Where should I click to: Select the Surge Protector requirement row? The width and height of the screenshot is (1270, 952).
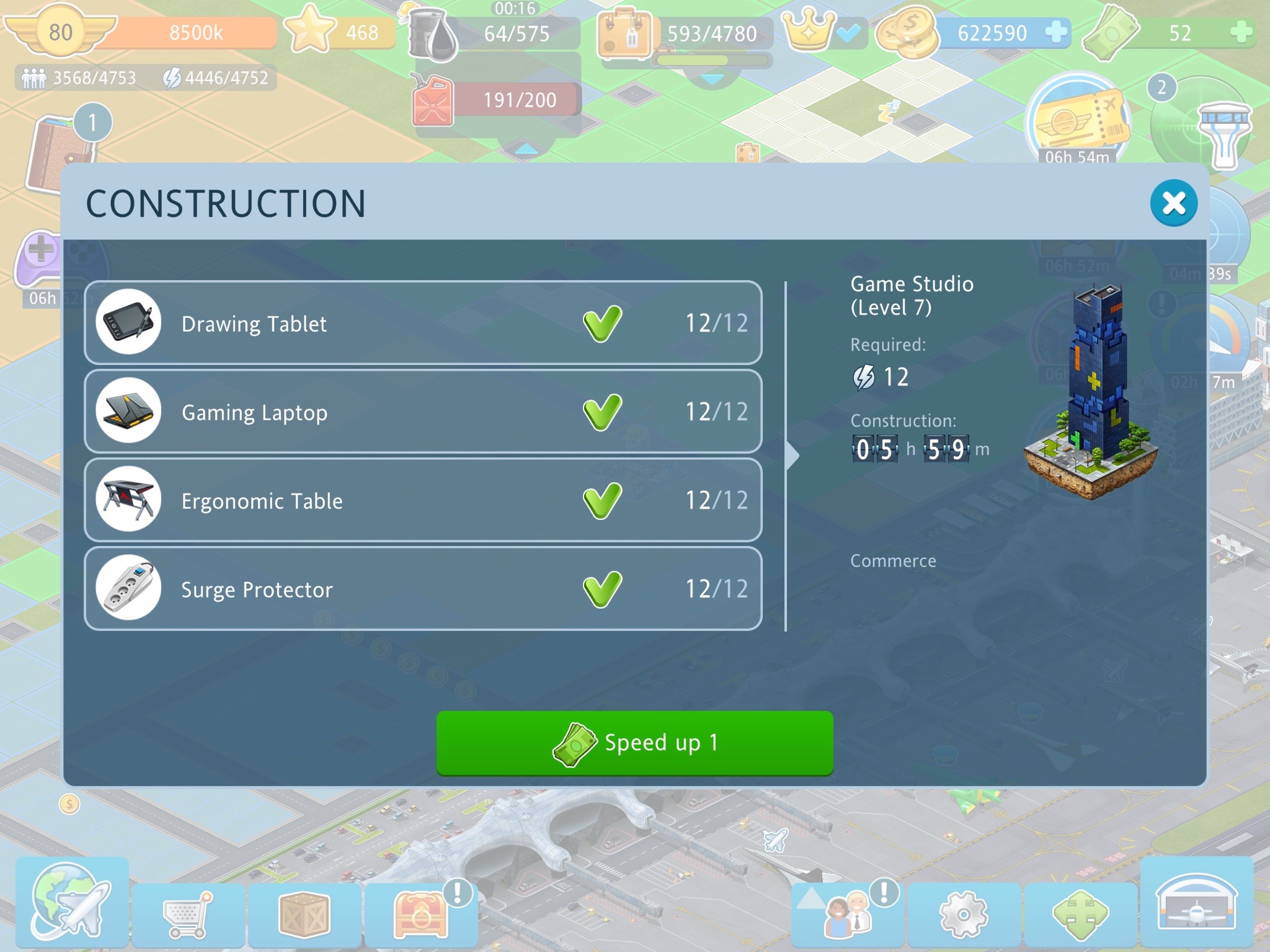(423, 589)
